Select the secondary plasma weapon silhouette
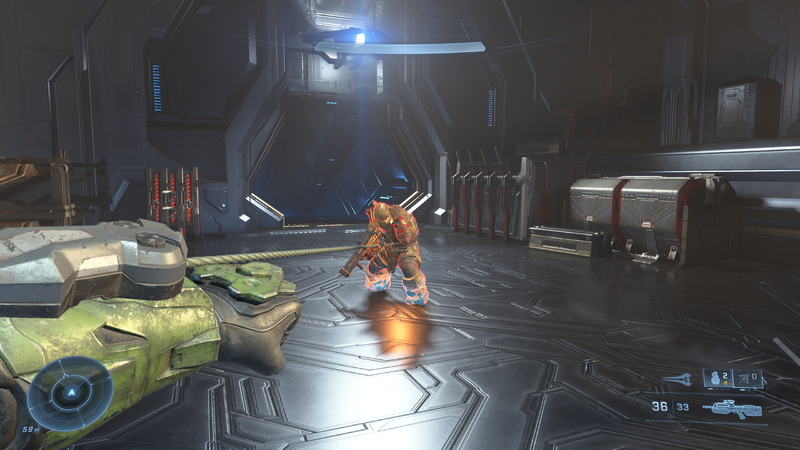 [x=677, y=379]
